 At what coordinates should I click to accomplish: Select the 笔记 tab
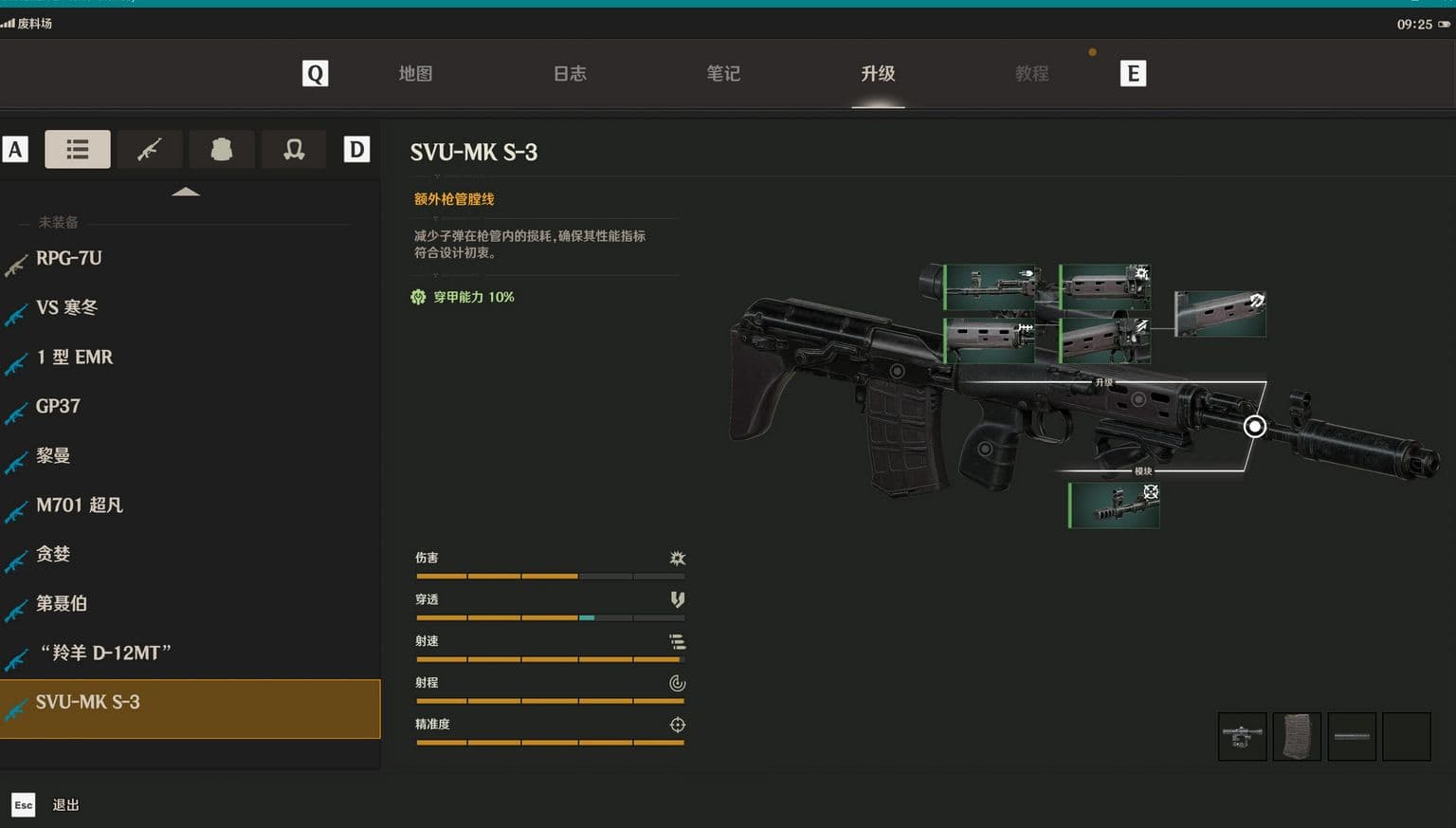point(723,74)
